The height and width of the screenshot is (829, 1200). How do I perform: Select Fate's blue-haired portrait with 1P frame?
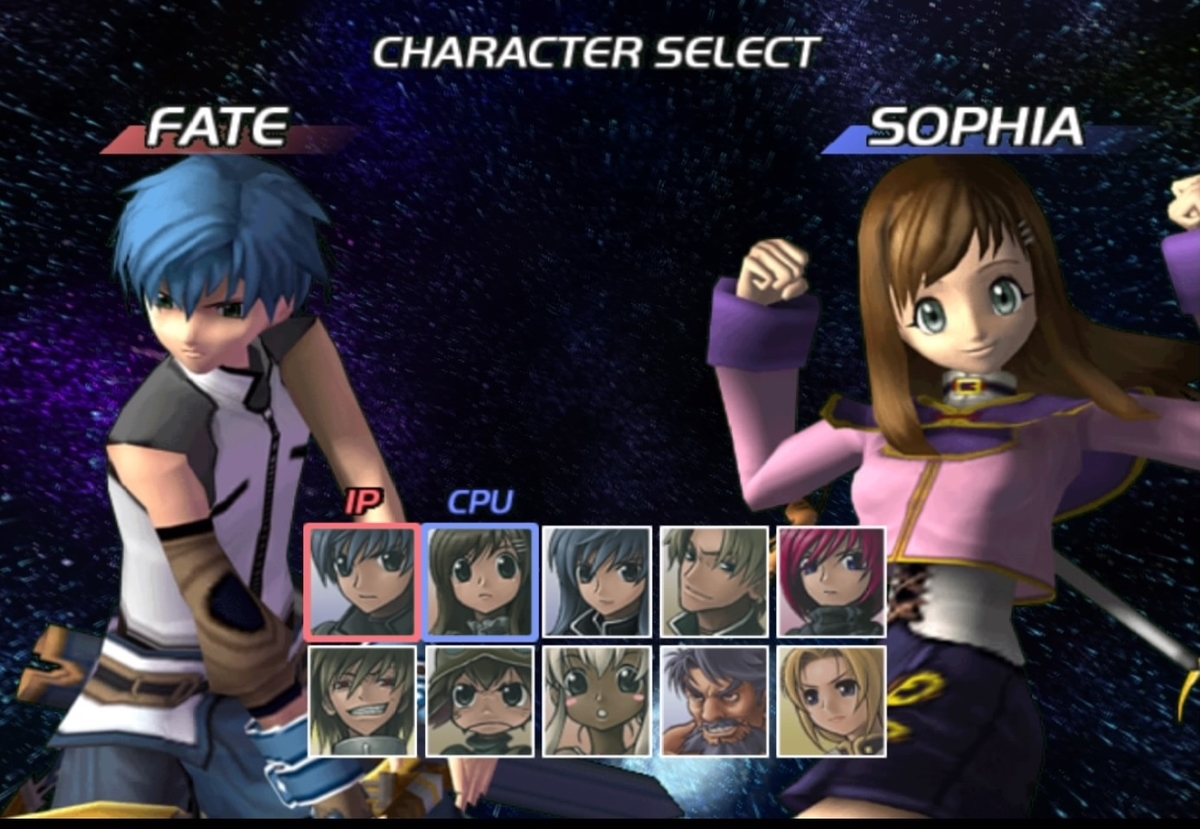[362, 582]
